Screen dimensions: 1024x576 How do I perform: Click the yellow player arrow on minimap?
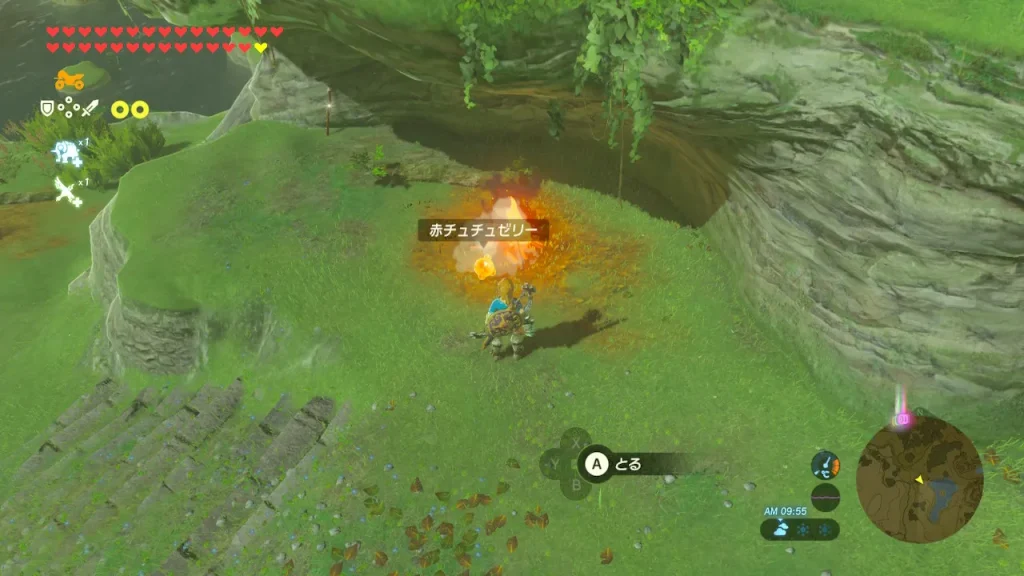coord(919,479)
